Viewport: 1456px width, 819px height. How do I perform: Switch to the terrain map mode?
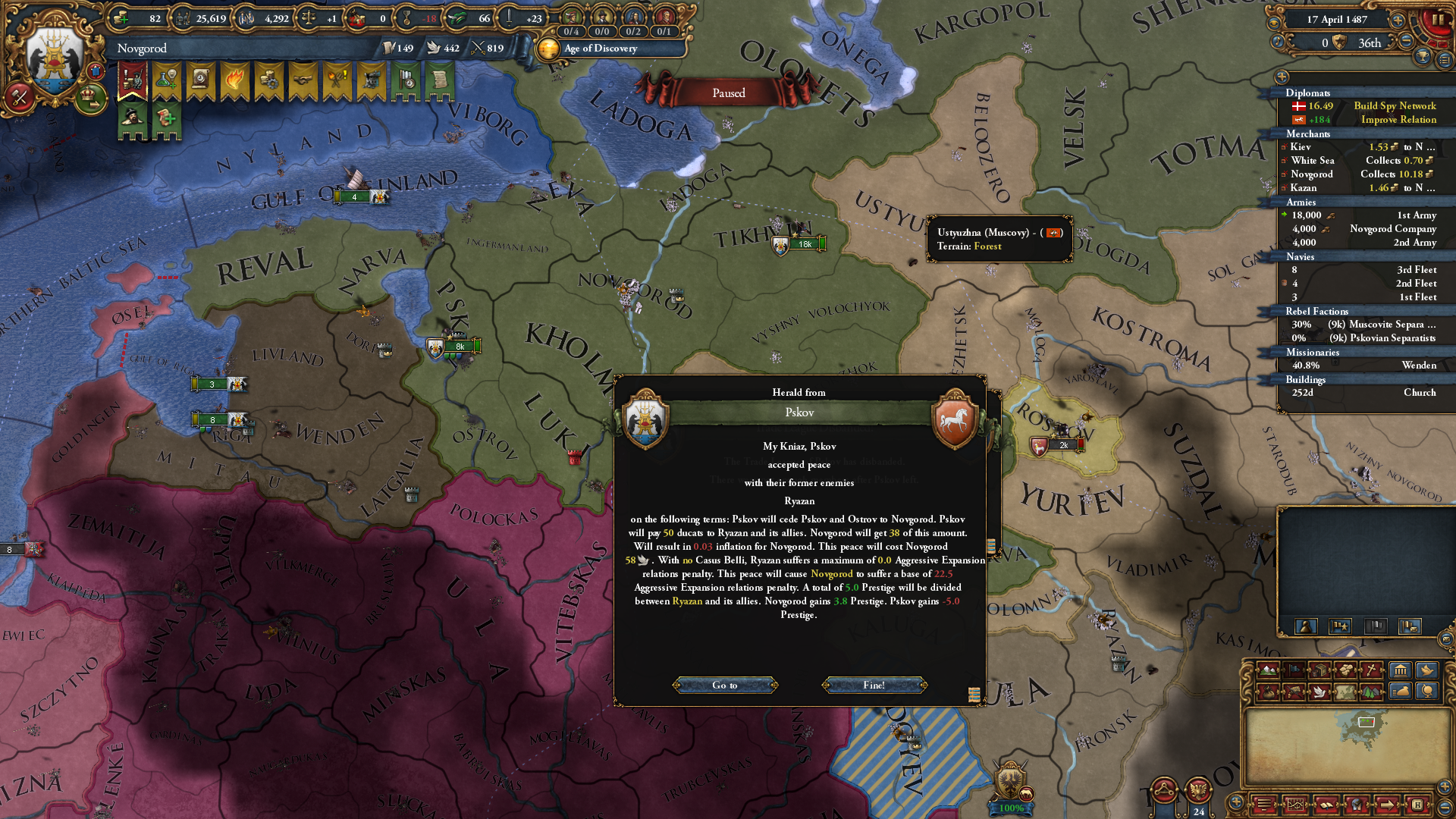tap(1268, 670)
